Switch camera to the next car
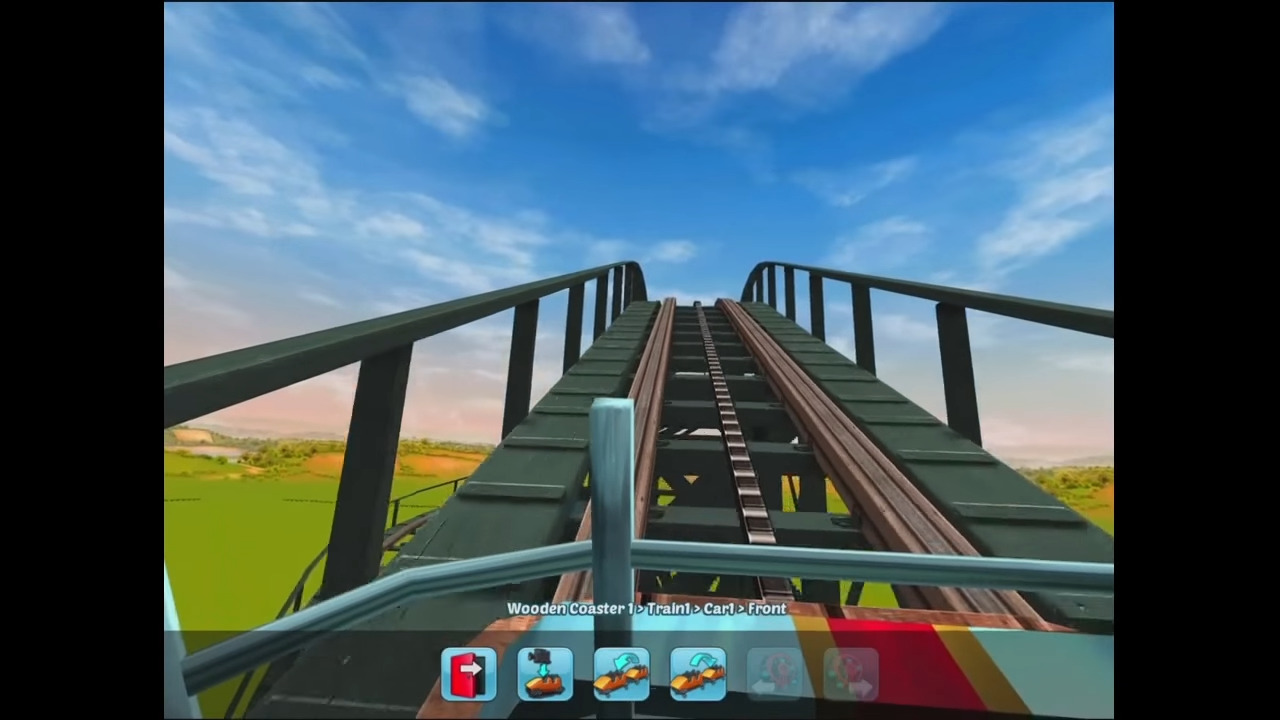This screenshot has height=720, width=1280. coord(698,673)
